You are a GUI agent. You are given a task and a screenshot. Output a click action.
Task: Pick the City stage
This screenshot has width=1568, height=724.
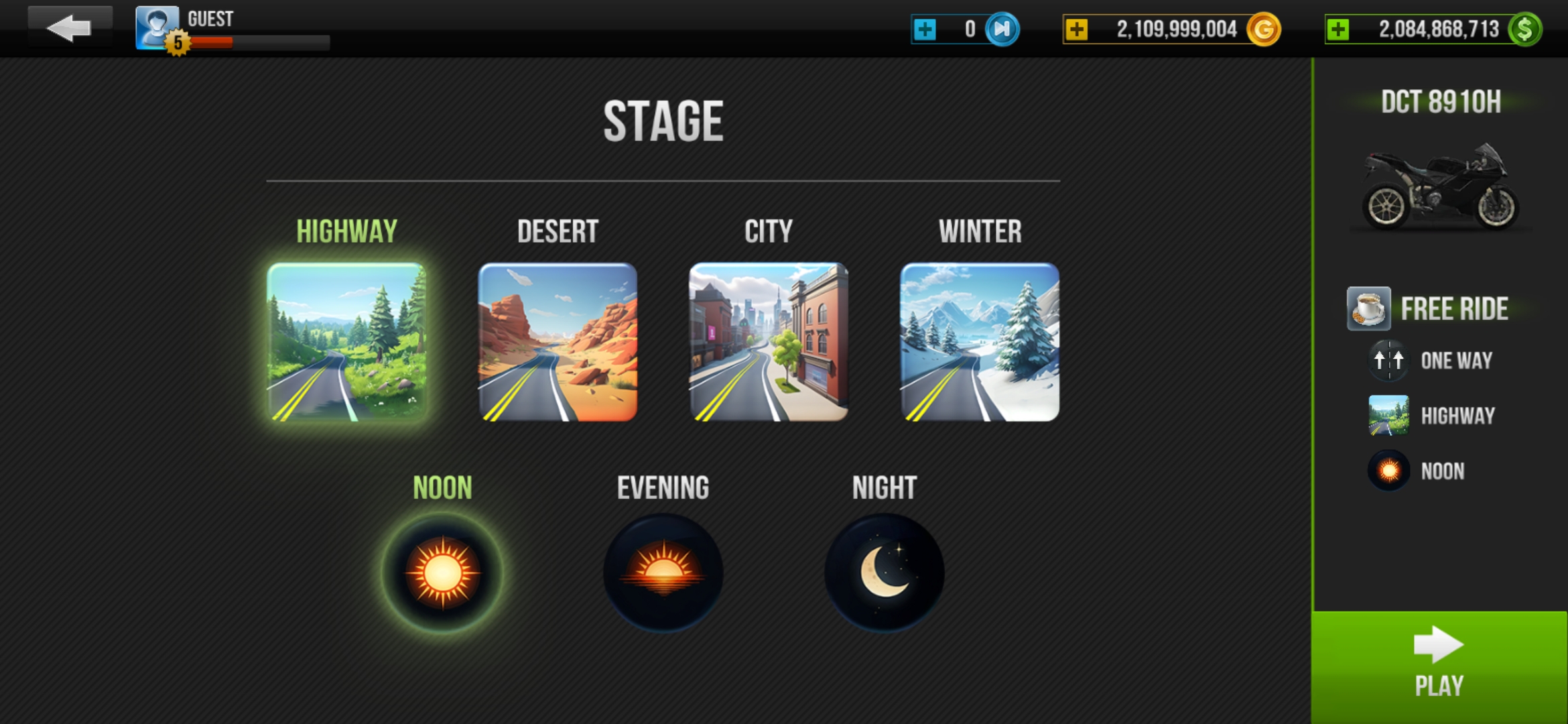(x=769, y=342)
